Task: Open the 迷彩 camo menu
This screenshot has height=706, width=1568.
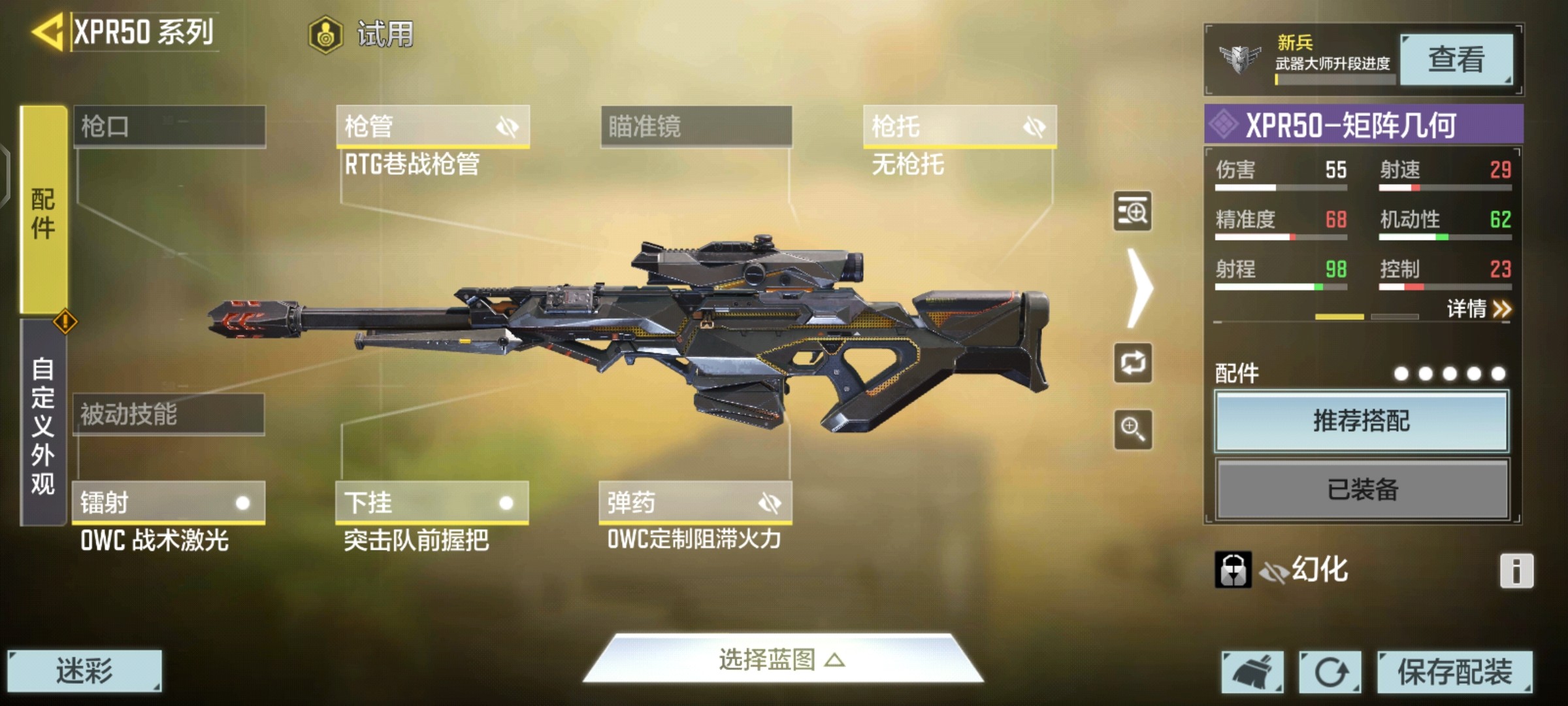Action: pos(84,671)
